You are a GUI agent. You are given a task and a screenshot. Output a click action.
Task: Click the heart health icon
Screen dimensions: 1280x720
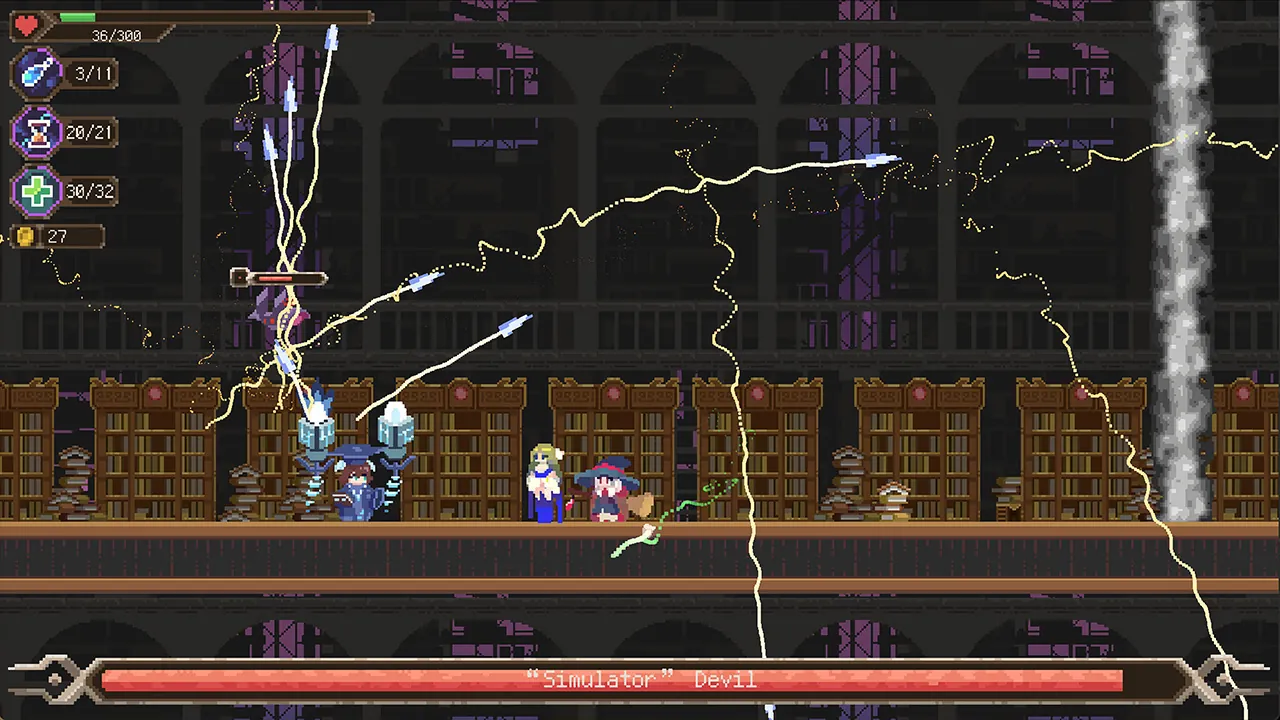click(x=26, y=22)
